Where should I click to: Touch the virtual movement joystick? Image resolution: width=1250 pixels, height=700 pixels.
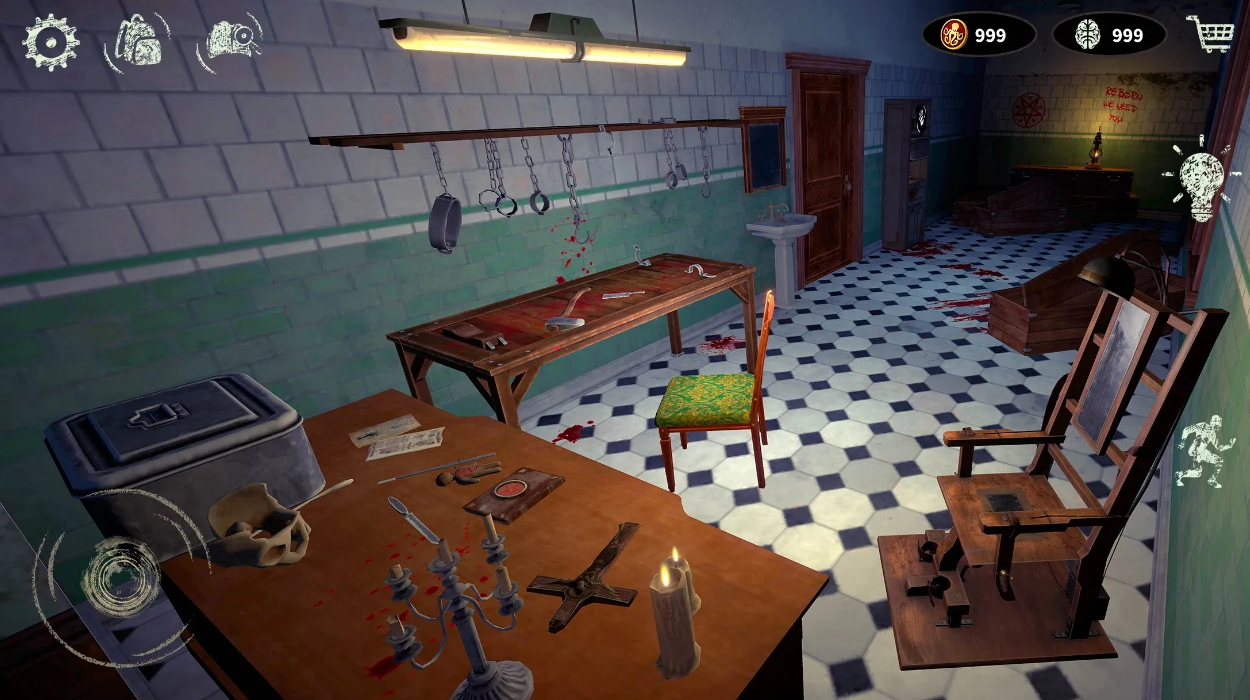(x=120, y=577)
